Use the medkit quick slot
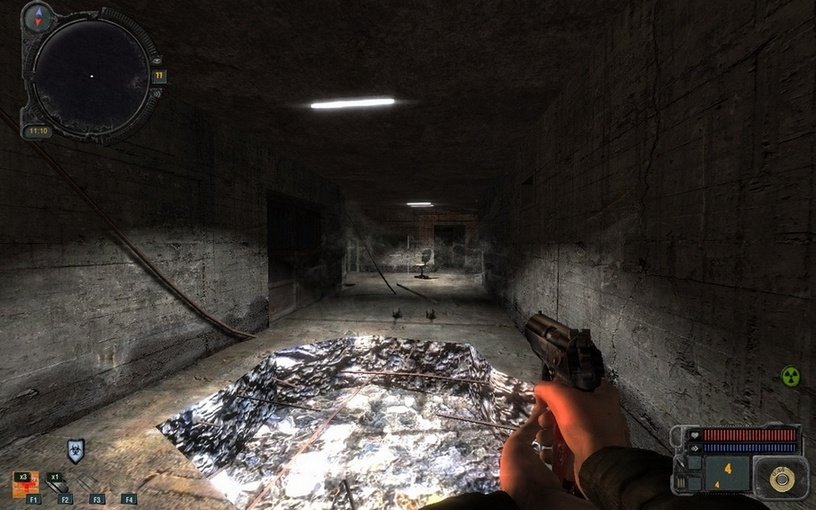This screenshot has width=816, height=510. [x=27, y=484]
